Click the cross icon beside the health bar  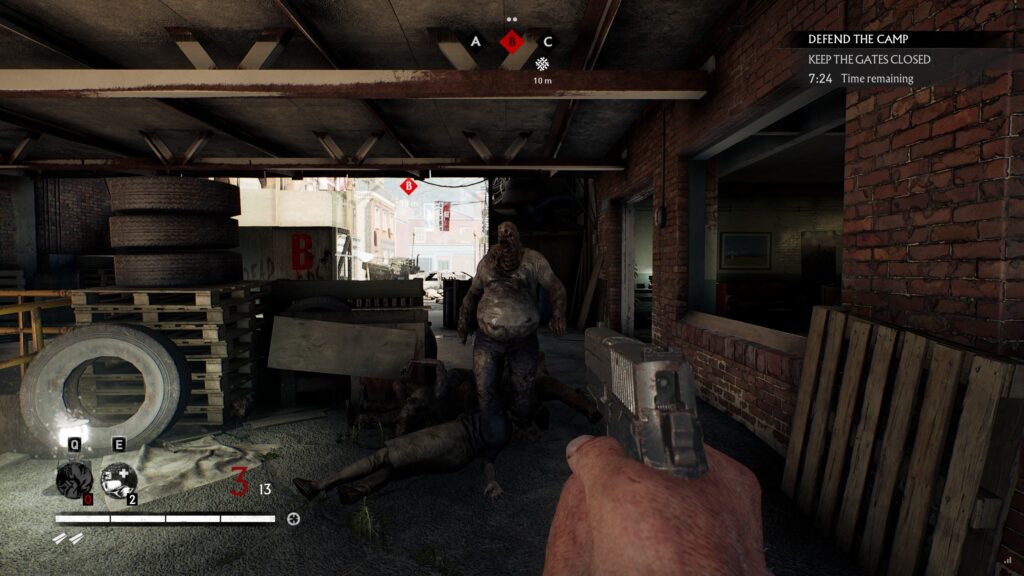coord(293,519)
